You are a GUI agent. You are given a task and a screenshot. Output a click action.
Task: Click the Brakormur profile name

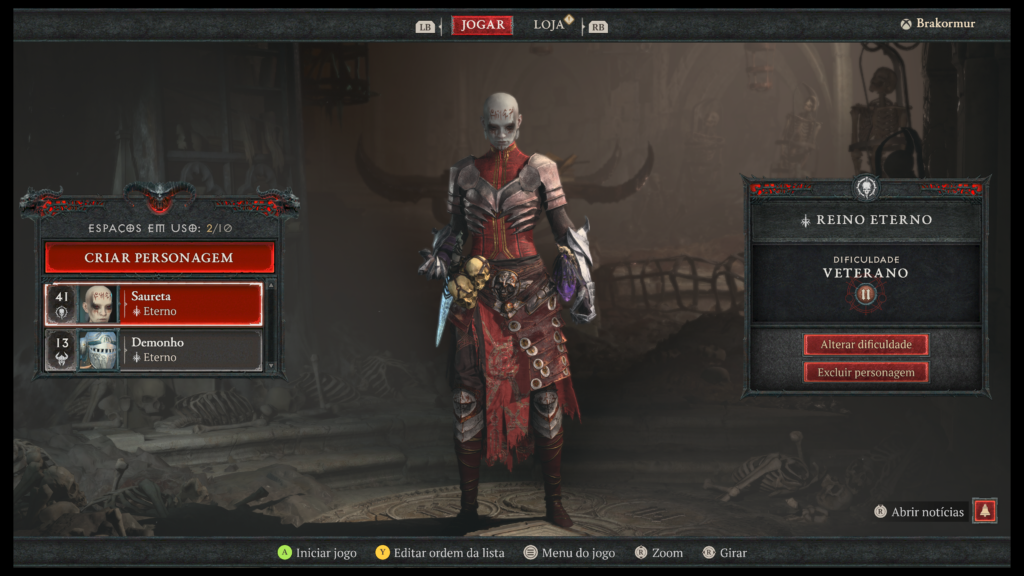click(x=945, y=24)
